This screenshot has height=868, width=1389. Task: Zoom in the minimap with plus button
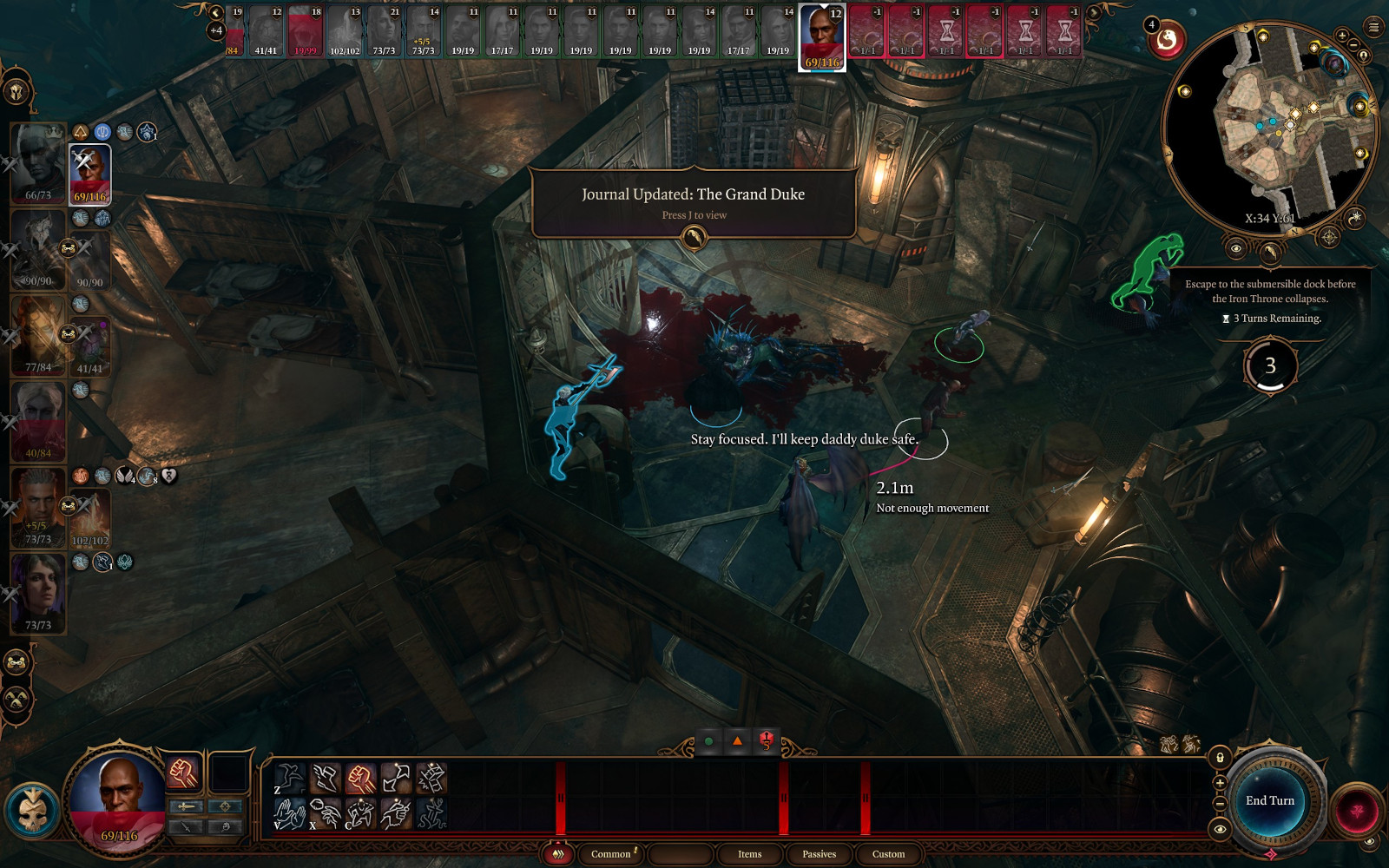pos(1342,36)
